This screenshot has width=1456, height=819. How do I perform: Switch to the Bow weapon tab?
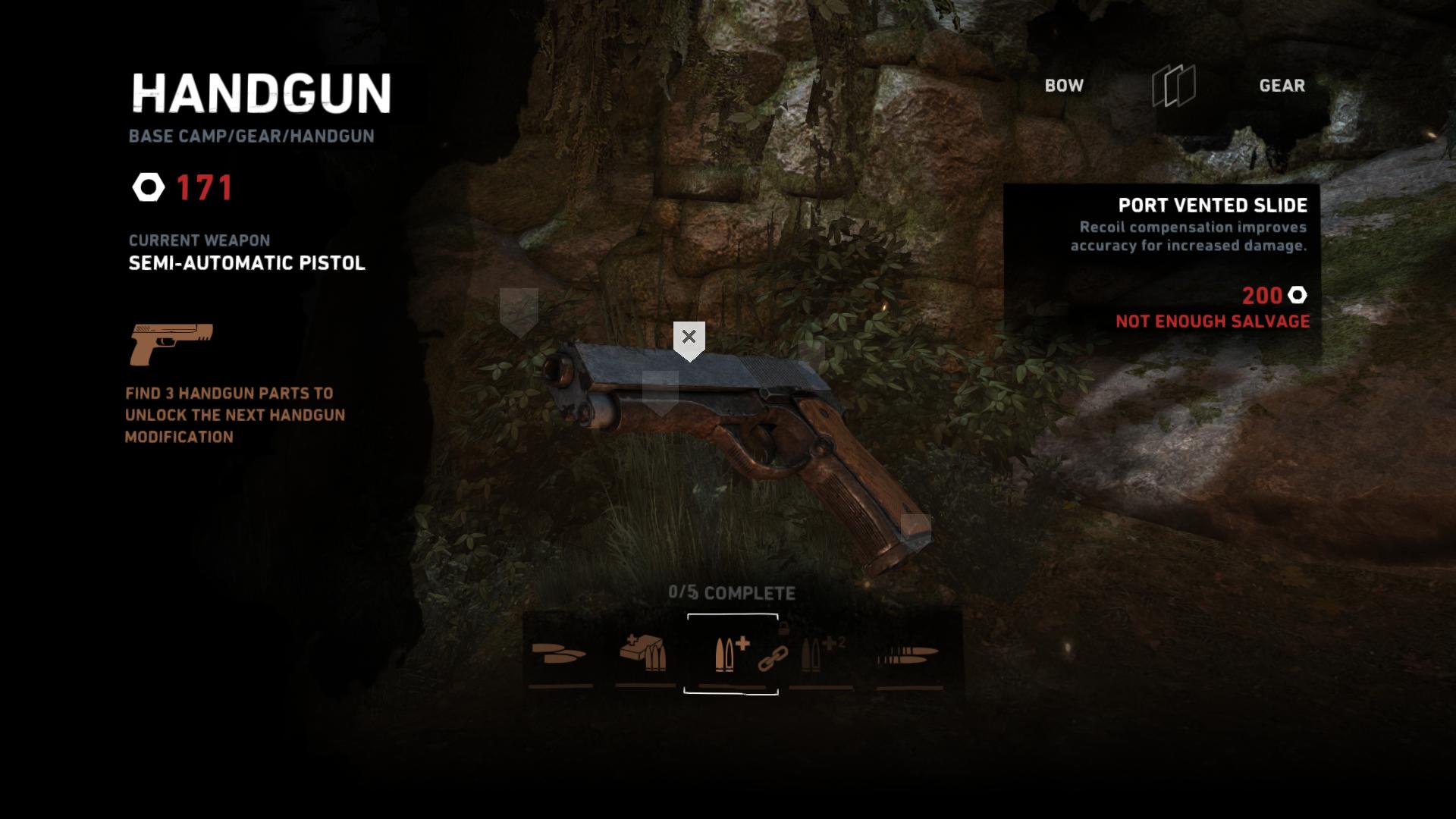pos(1064,86)
